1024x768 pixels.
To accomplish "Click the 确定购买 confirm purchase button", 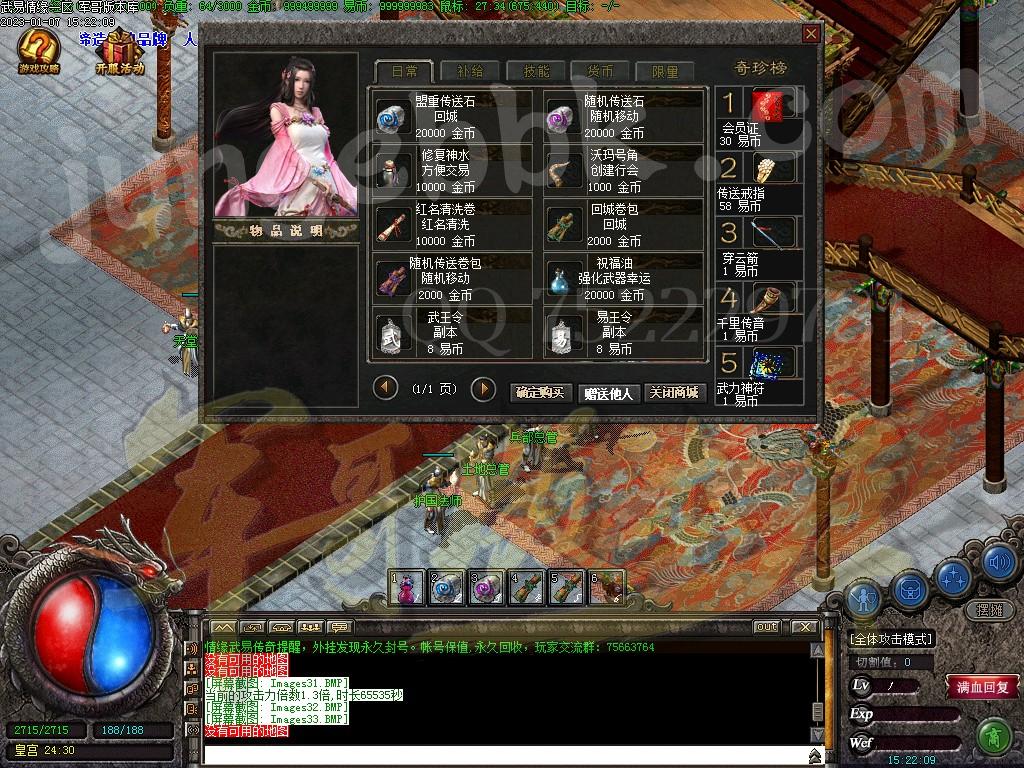I will 541,393.
